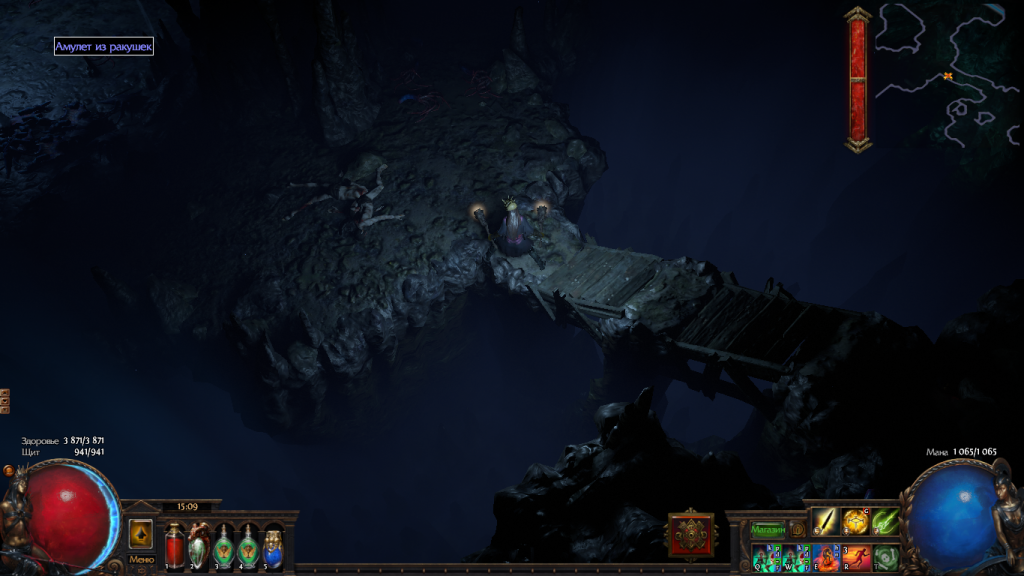Open the Магазин shop button
This screenshot has height=576, width=1024.
coord(768,529)
